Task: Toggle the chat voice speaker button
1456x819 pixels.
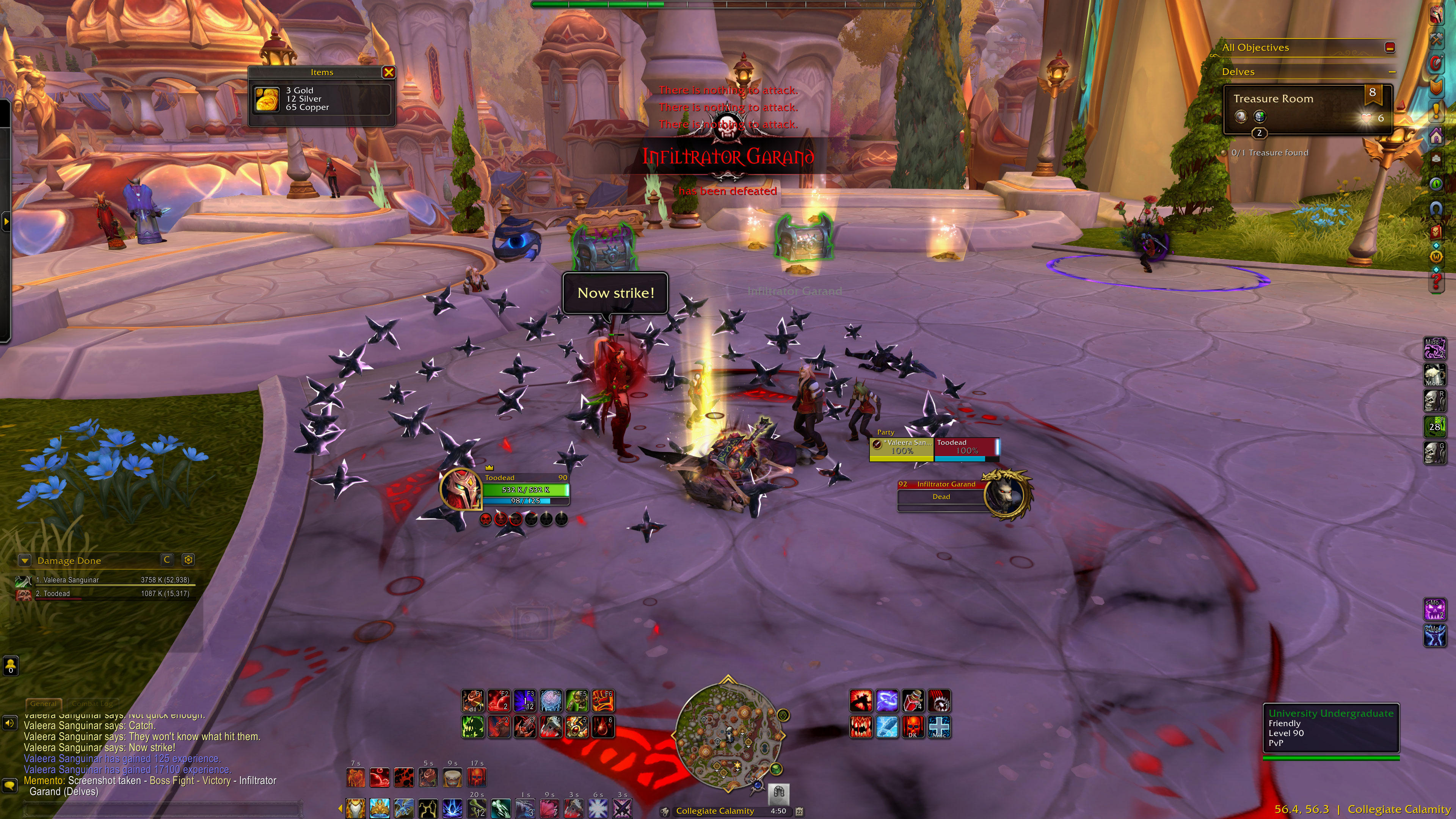Action: pyautogui.click(x=9, y=723)
